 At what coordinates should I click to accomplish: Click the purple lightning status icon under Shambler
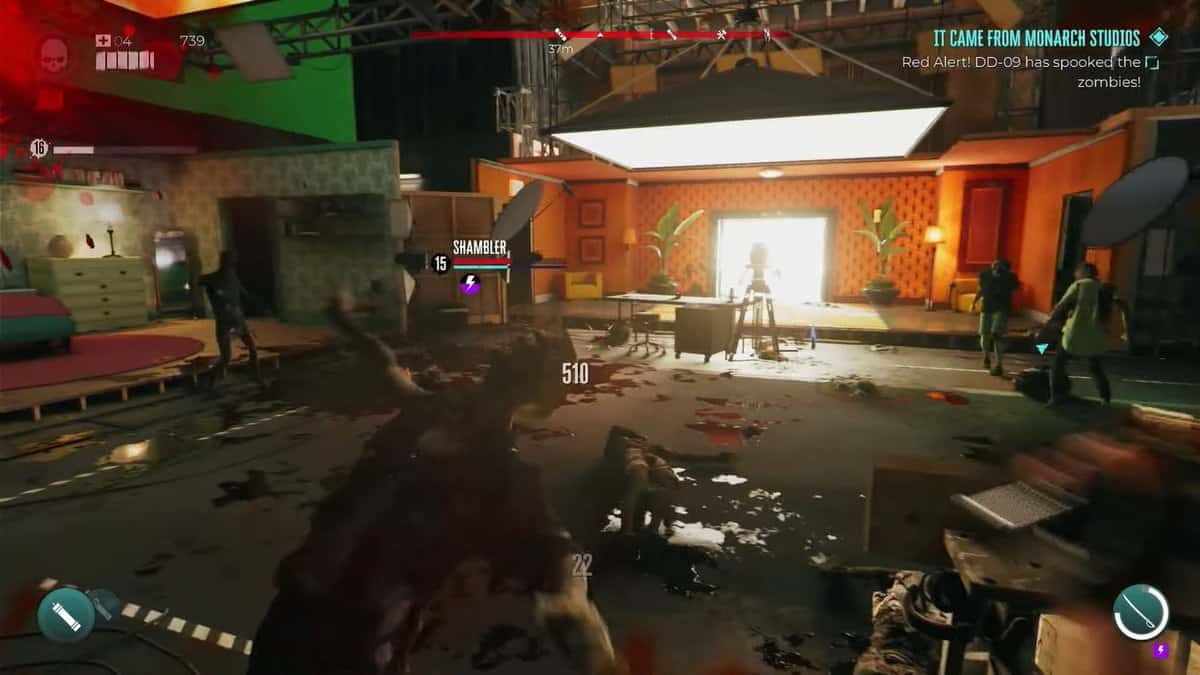tap(470, 285)
